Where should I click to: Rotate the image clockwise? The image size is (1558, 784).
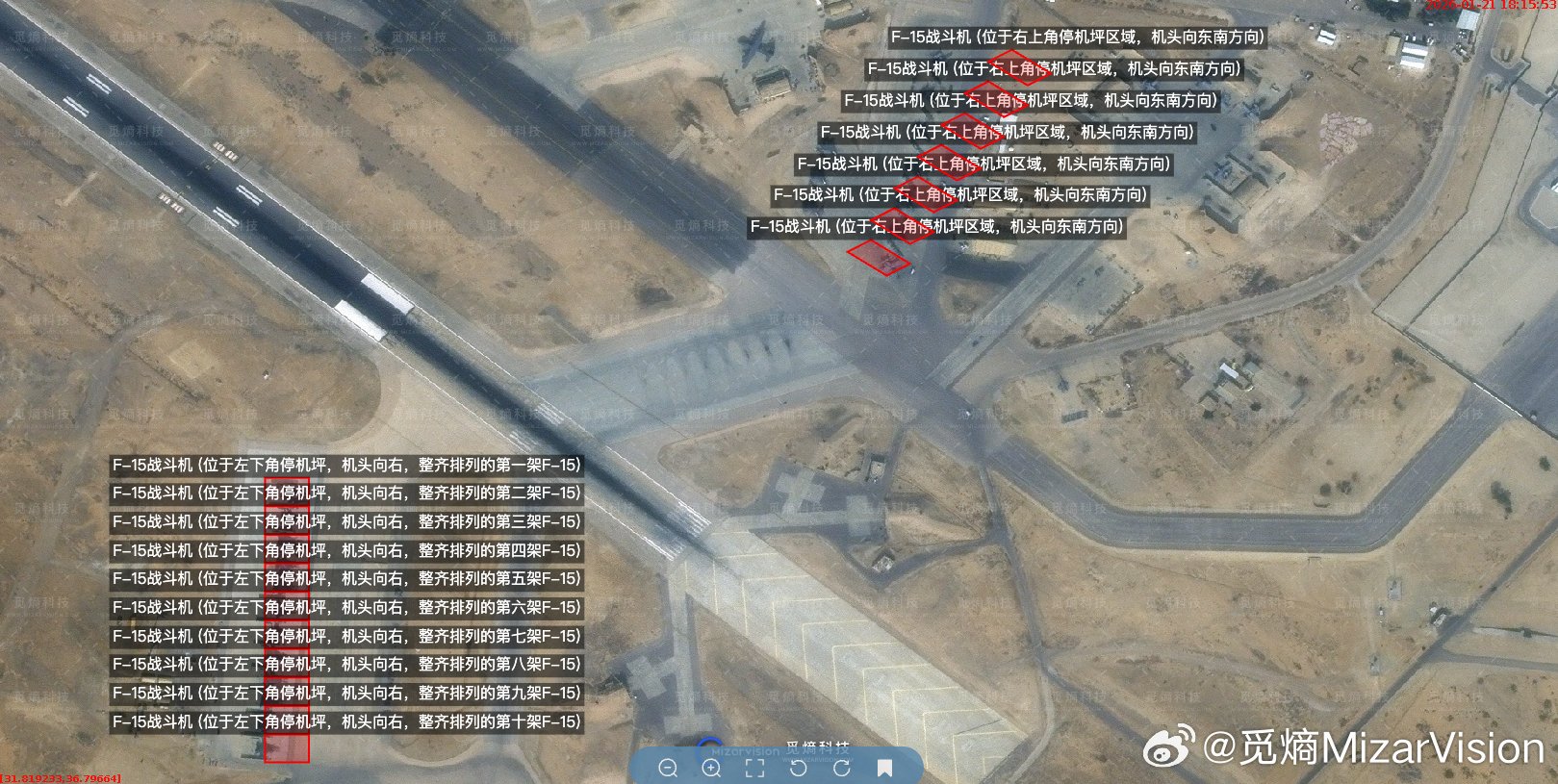(x=841, y=768)
